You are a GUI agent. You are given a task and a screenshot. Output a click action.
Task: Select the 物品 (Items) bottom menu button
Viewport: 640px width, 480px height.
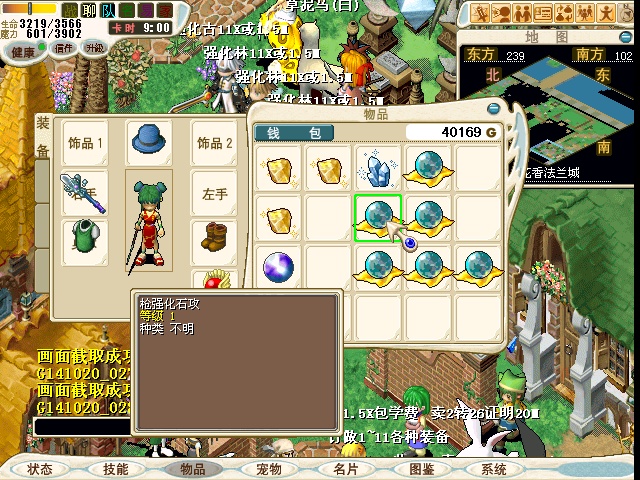click(x=191, y=468)
